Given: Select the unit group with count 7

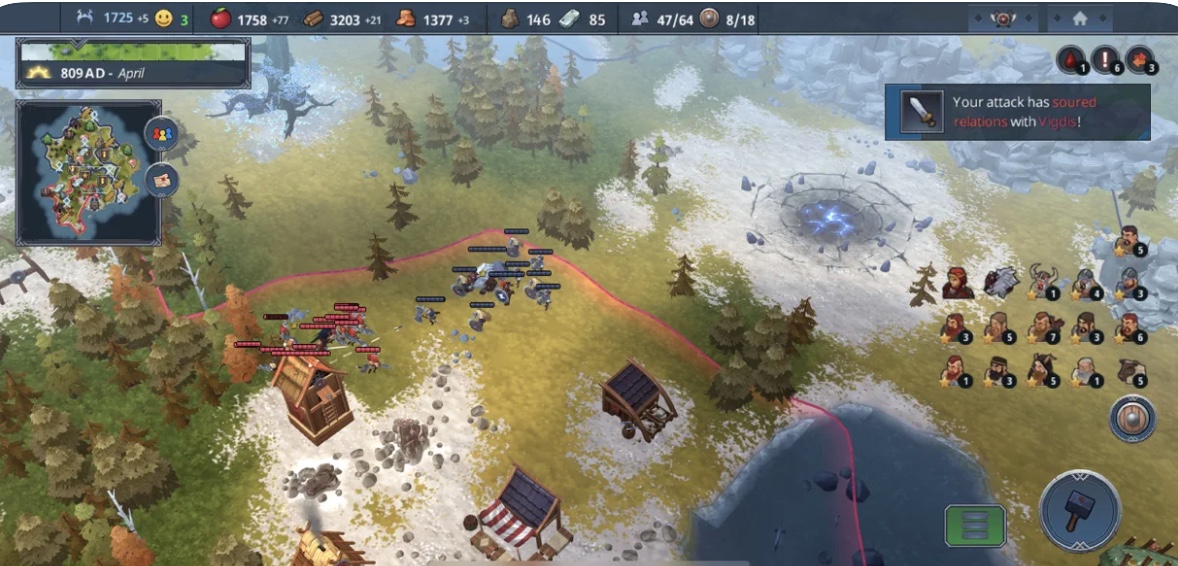Looking at the screenshot, I should pos(1043,328).
